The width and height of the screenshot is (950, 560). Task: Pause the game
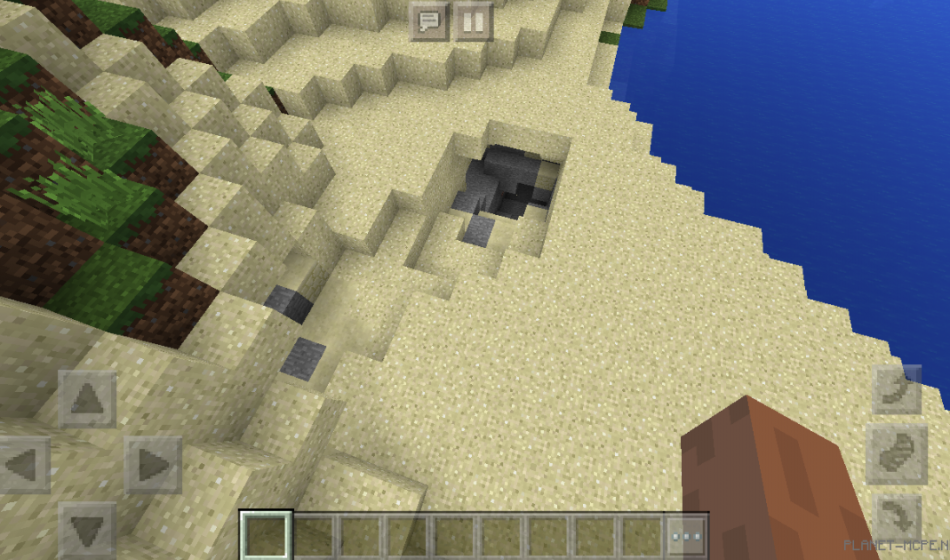[x=474, y=20]
